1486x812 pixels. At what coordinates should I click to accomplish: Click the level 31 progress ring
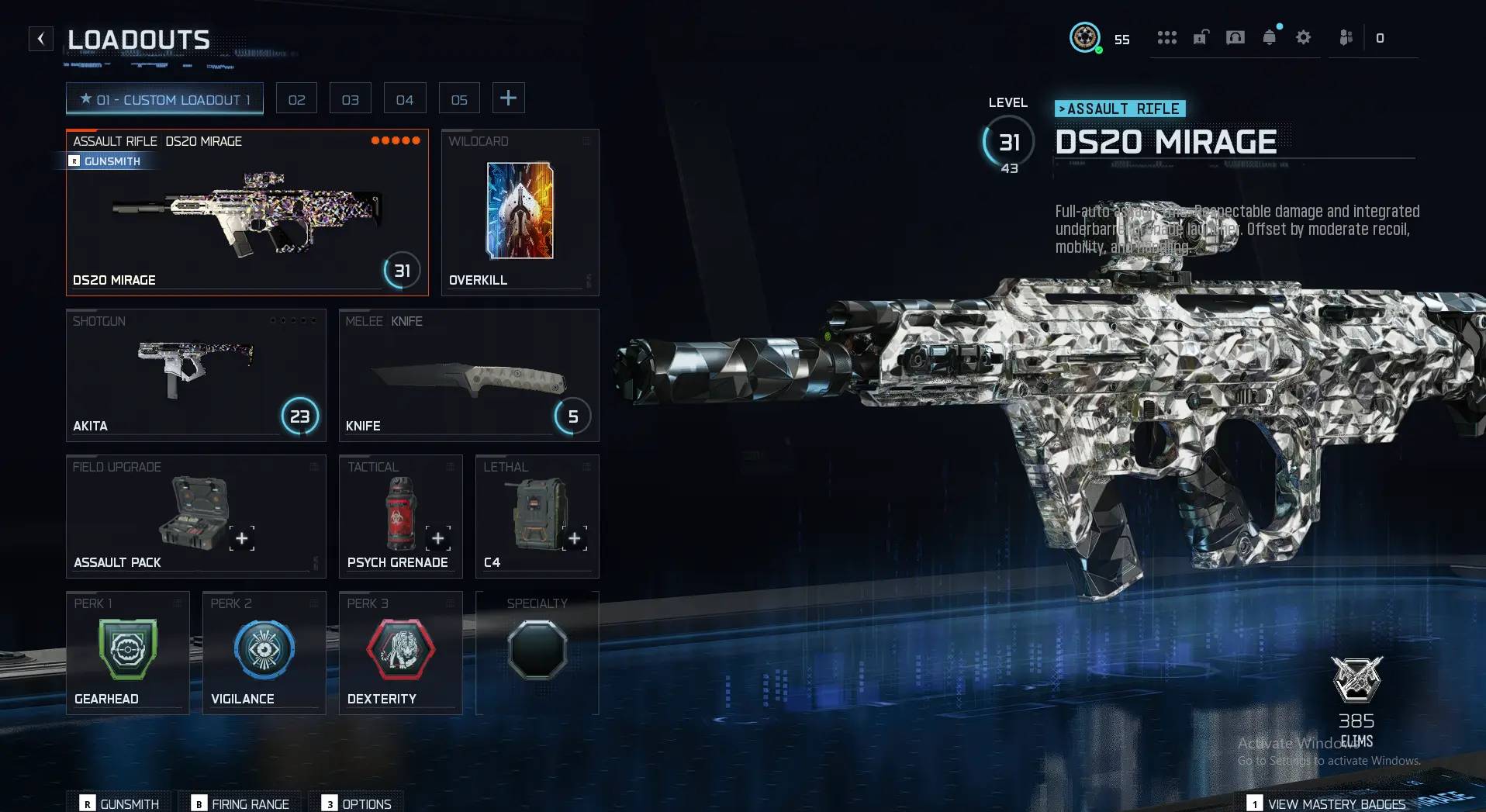click(x=1007, y=142)
